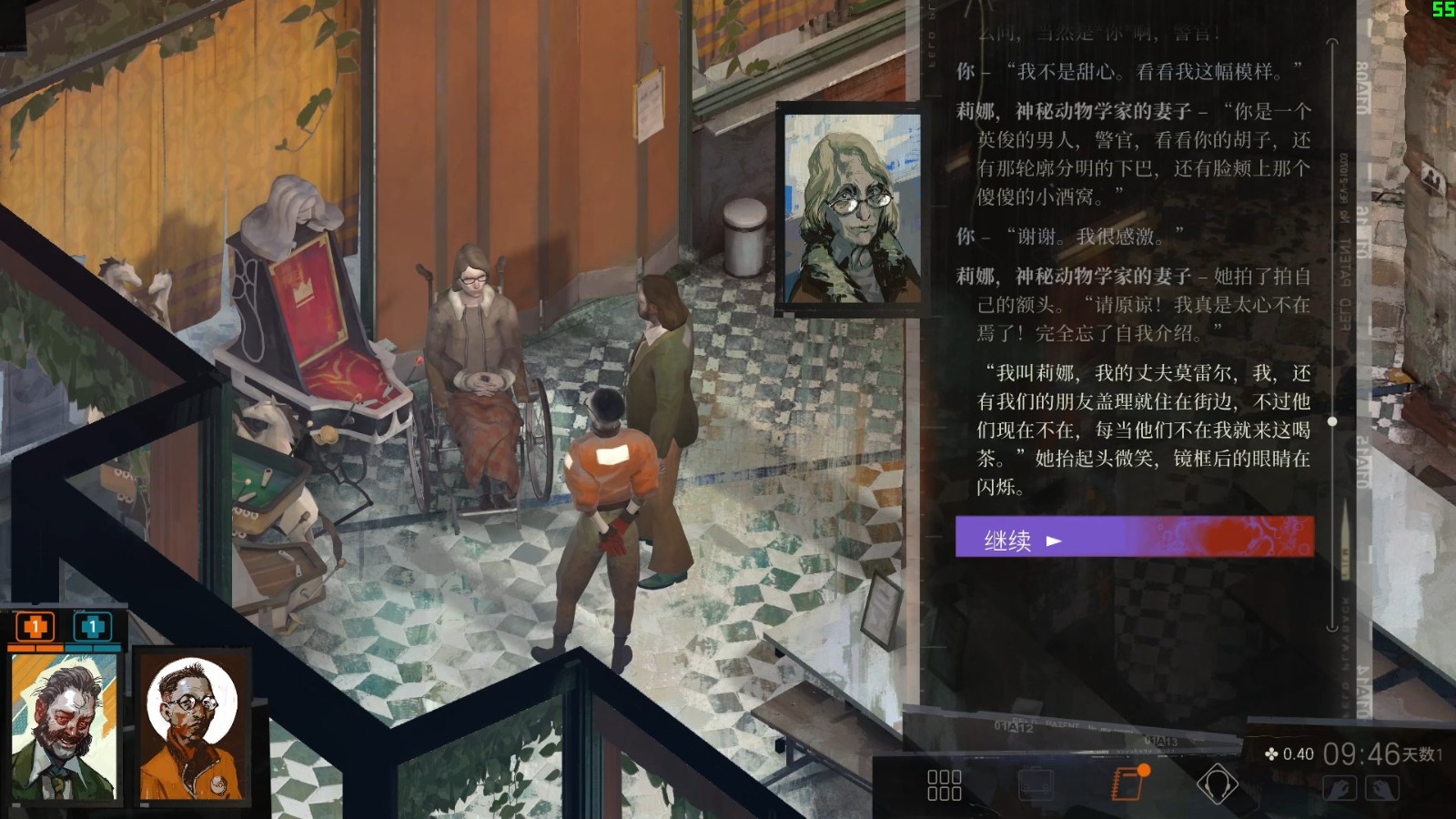Use the orange health healing charge

coord(35,626)
